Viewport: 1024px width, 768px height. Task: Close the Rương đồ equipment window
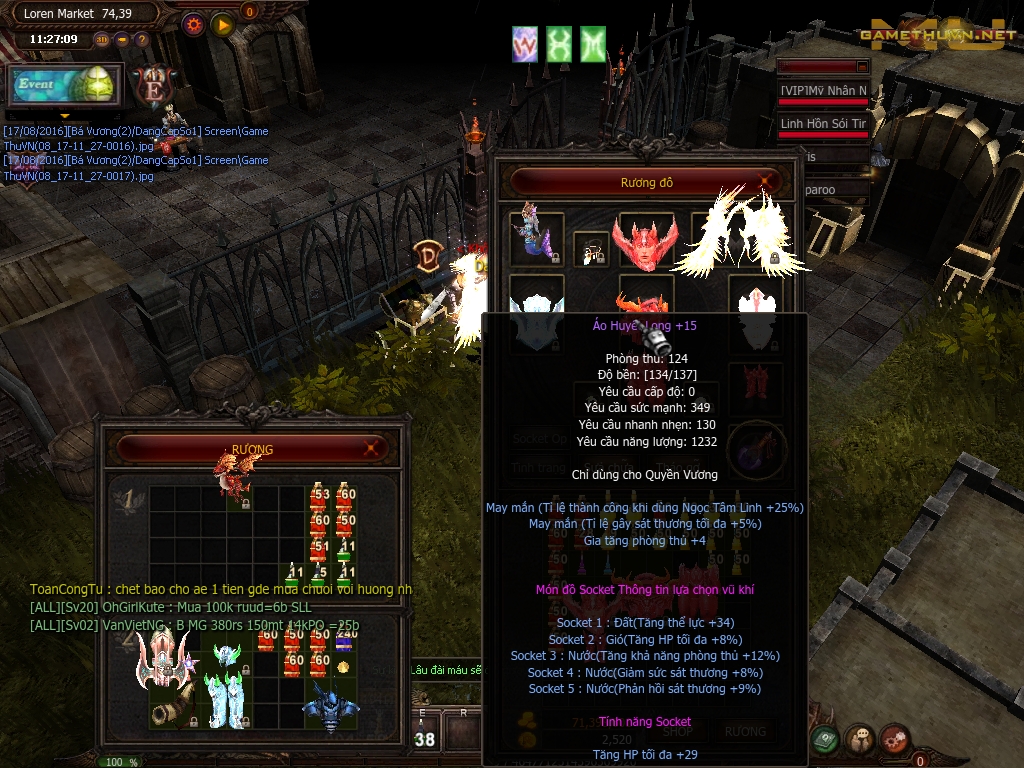pyautogui.click(x=766, y=182)
